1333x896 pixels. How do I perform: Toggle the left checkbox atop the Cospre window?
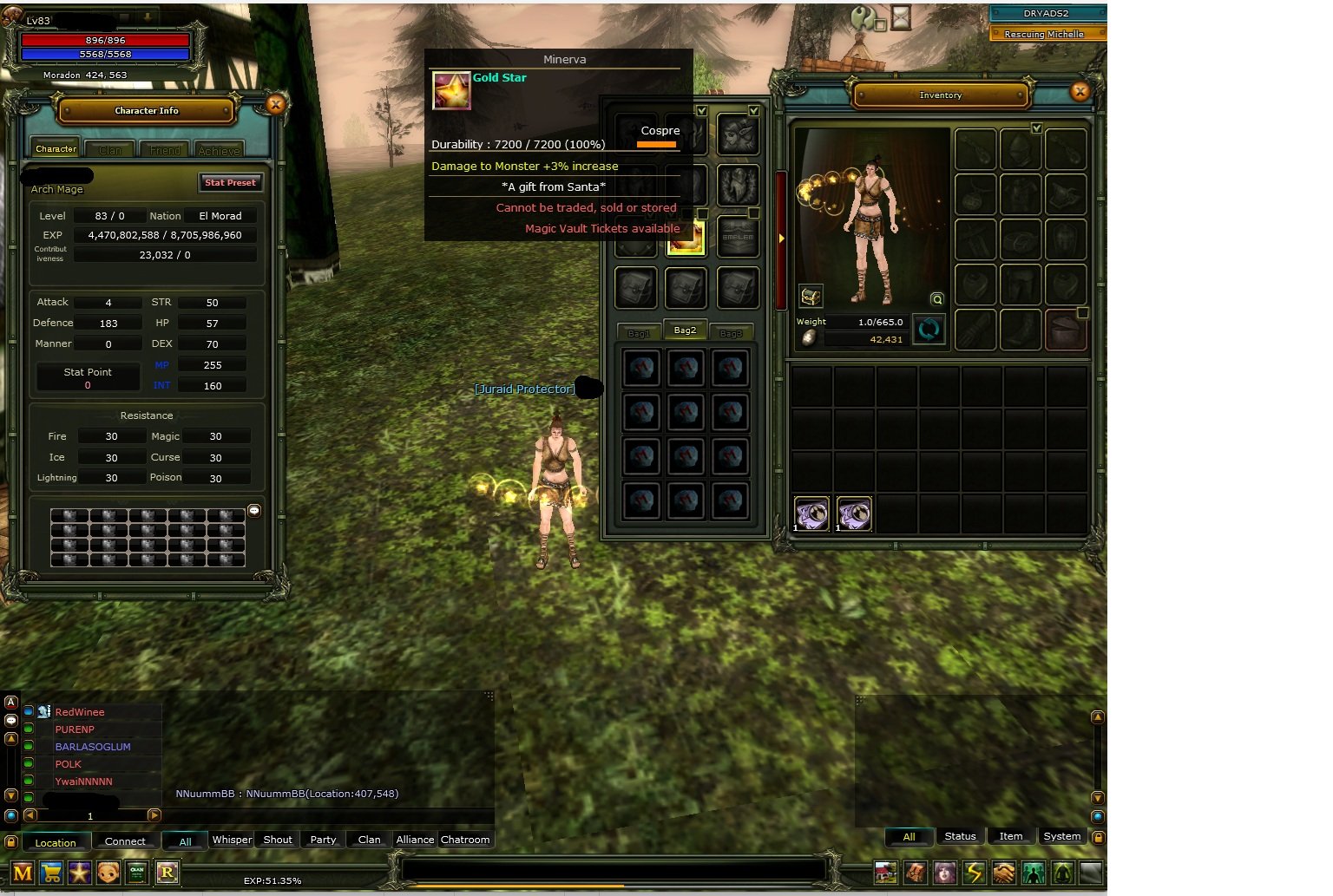click(701, 111)
